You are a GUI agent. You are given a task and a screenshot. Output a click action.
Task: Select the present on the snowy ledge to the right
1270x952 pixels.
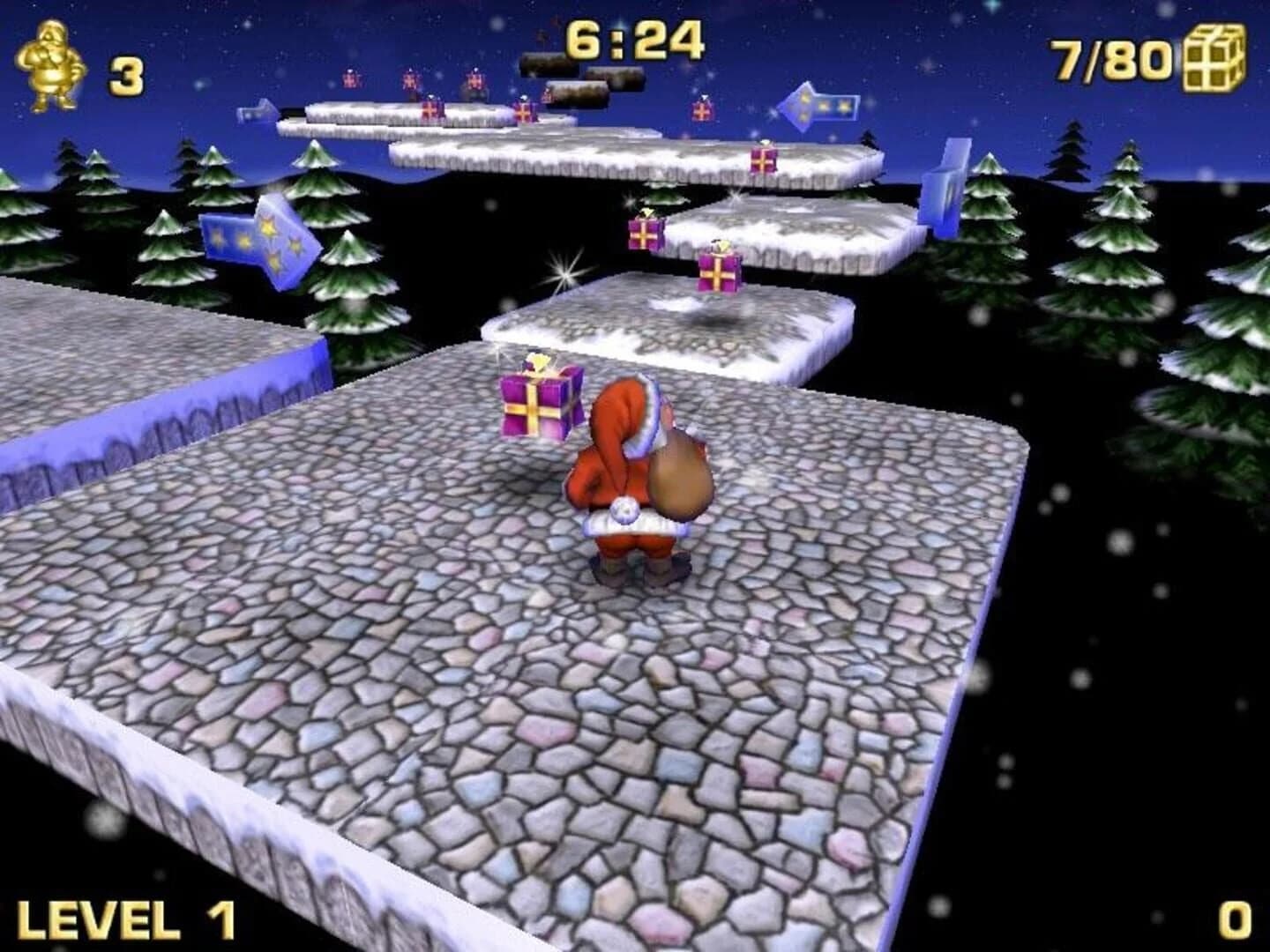[763, 161]
